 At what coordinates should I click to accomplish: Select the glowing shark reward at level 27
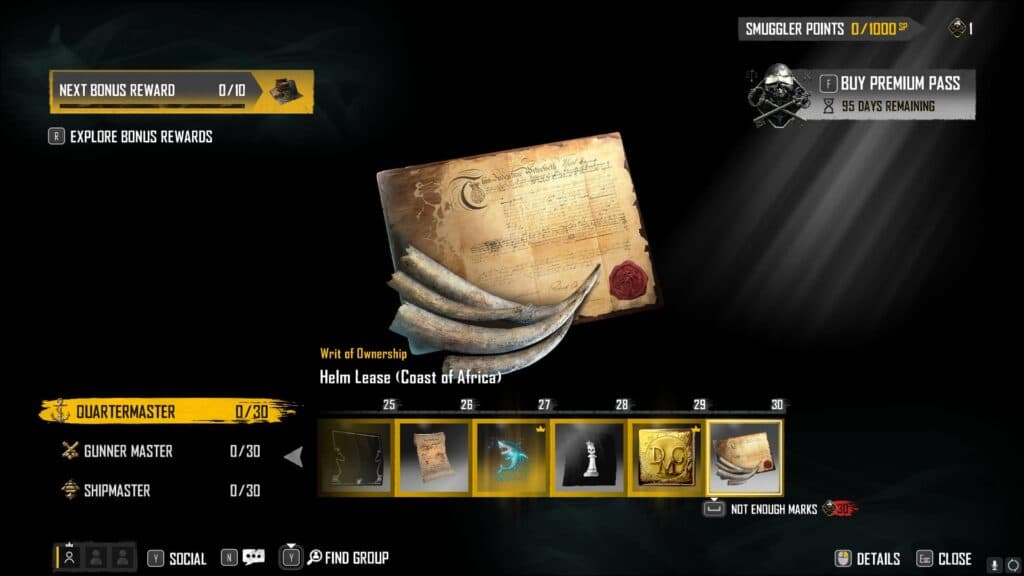click(x=511, y=457)
